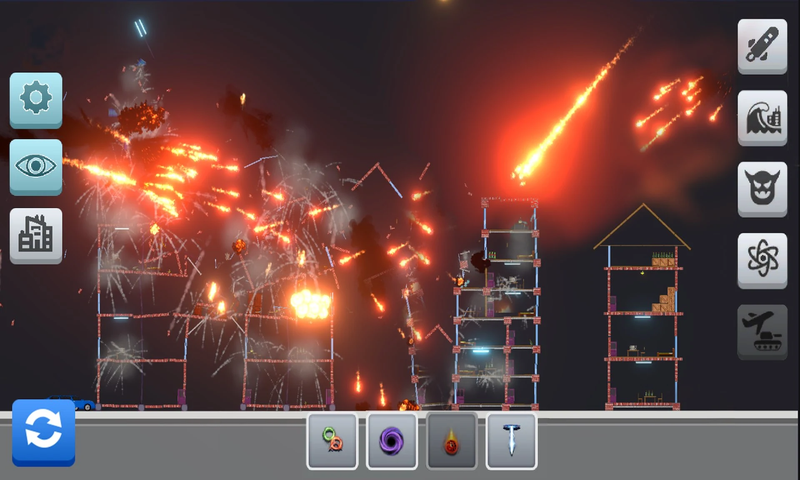Open the gear settings button
800x480 pixels.
(x=36, y=99)
